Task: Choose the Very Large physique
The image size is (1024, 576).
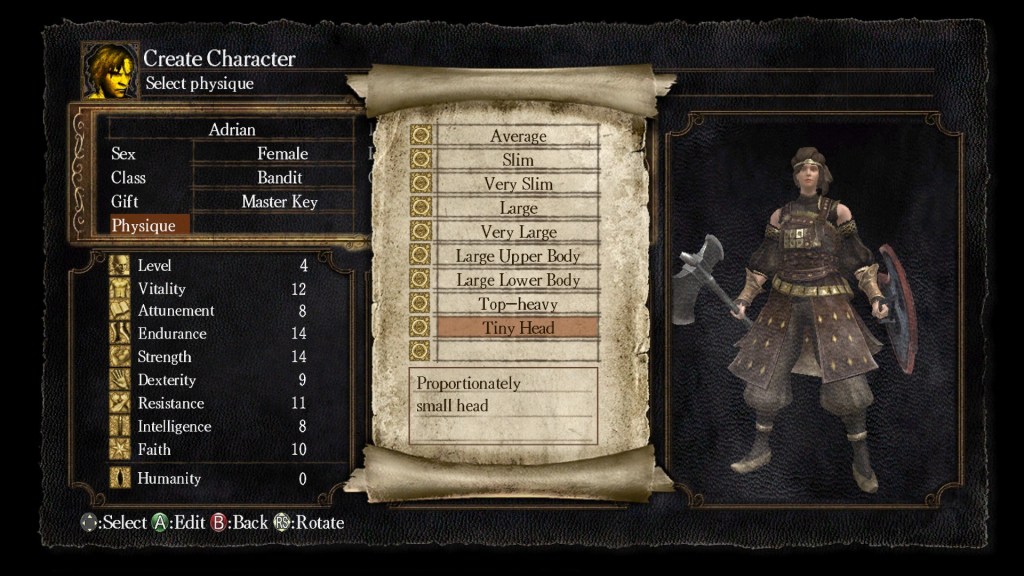Action: tap(518, 232)
